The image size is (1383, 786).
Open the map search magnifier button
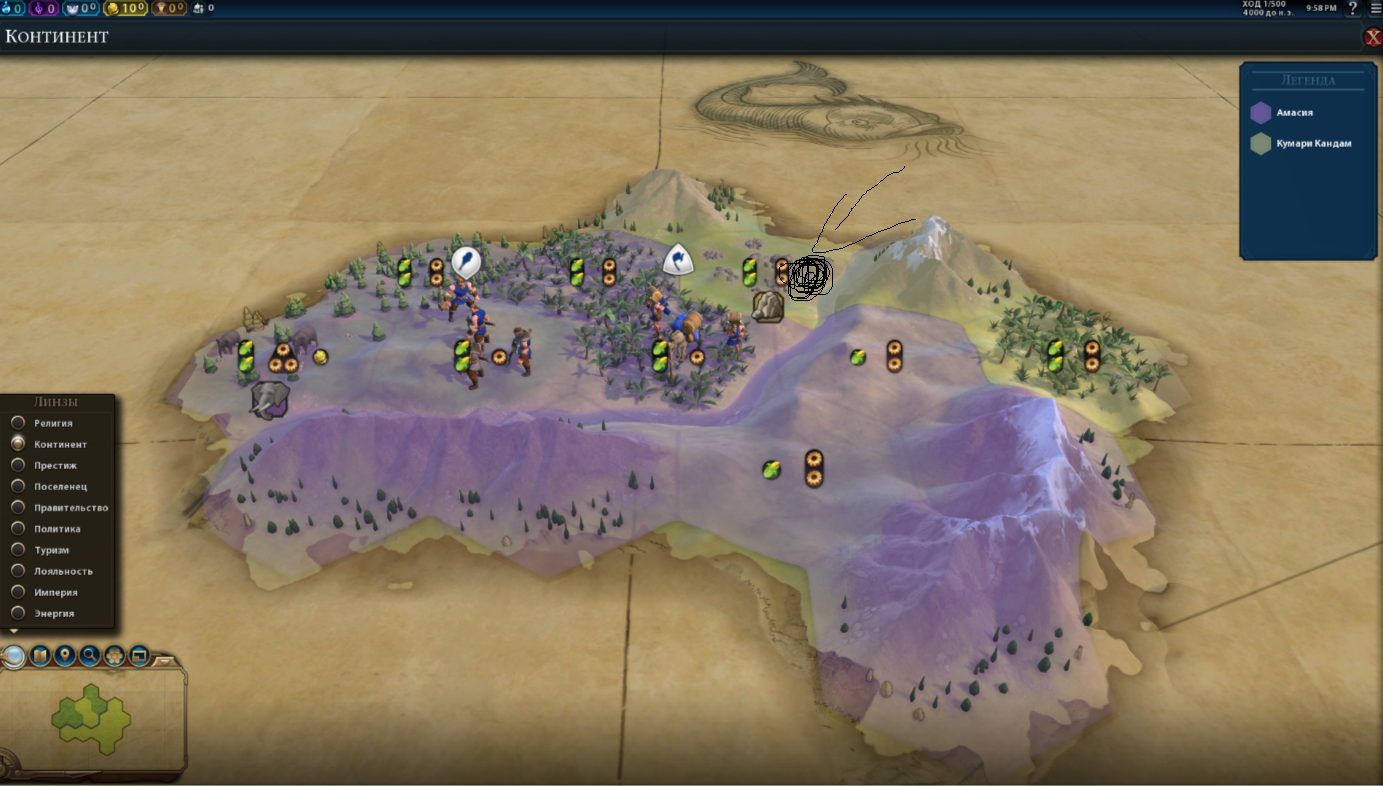(x=90, y=656)
